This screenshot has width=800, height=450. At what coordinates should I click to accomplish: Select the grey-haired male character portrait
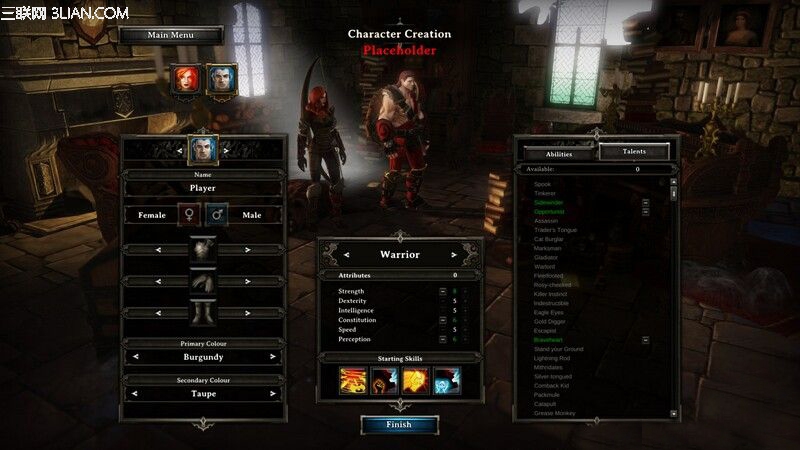tap(221, 80)
